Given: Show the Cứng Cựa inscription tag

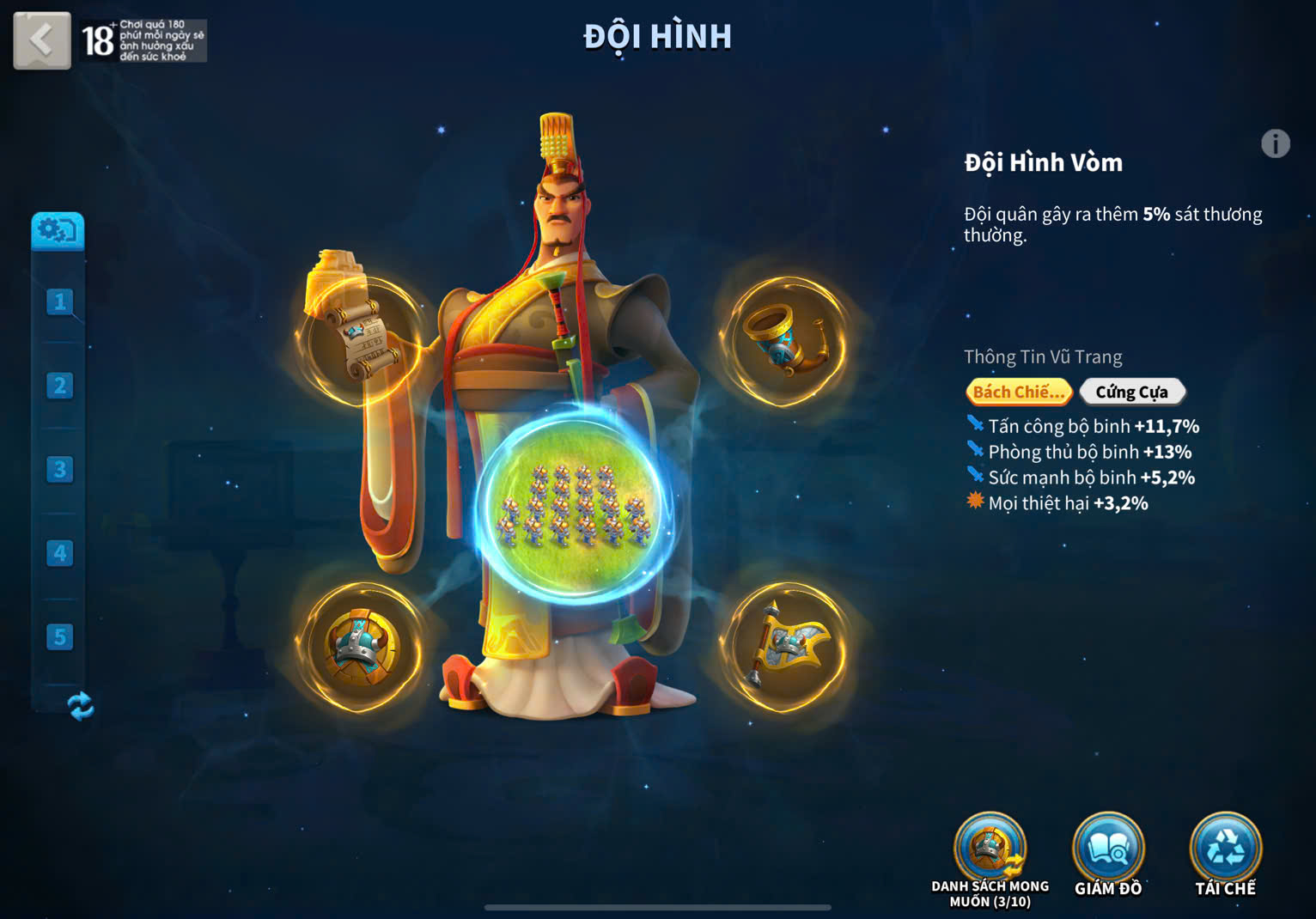Looking at the screenshot, I should point(1131,392).
